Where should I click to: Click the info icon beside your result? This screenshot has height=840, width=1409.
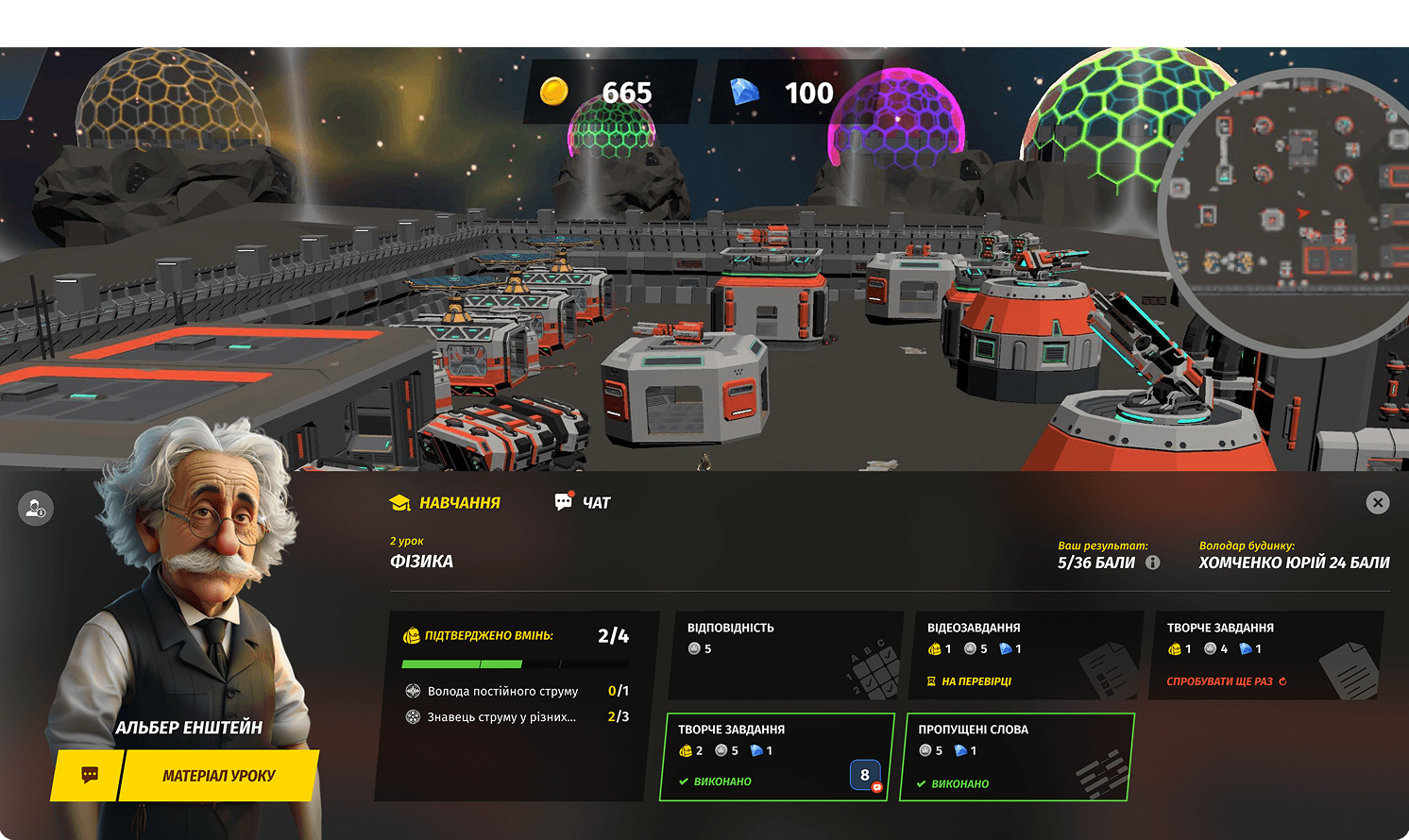coord(1152,563)
